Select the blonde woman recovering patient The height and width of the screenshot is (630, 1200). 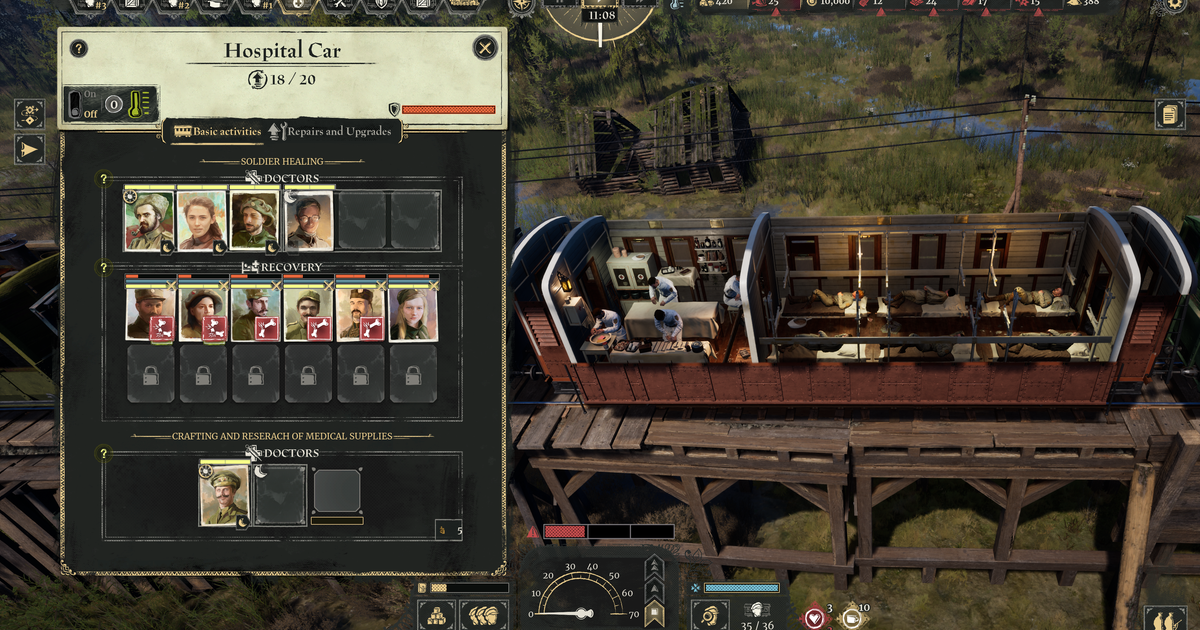pos(413,312)
